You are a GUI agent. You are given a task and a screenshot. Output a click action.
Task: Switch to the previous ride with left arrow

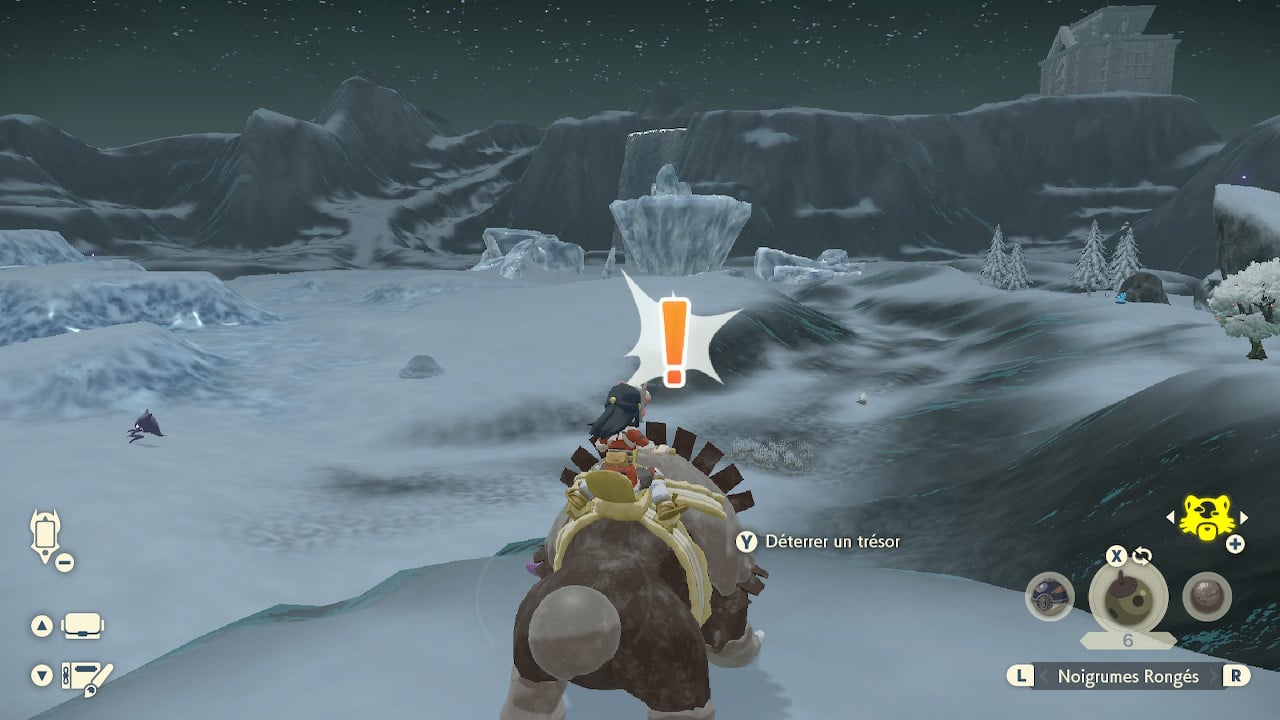(1171, 517)
